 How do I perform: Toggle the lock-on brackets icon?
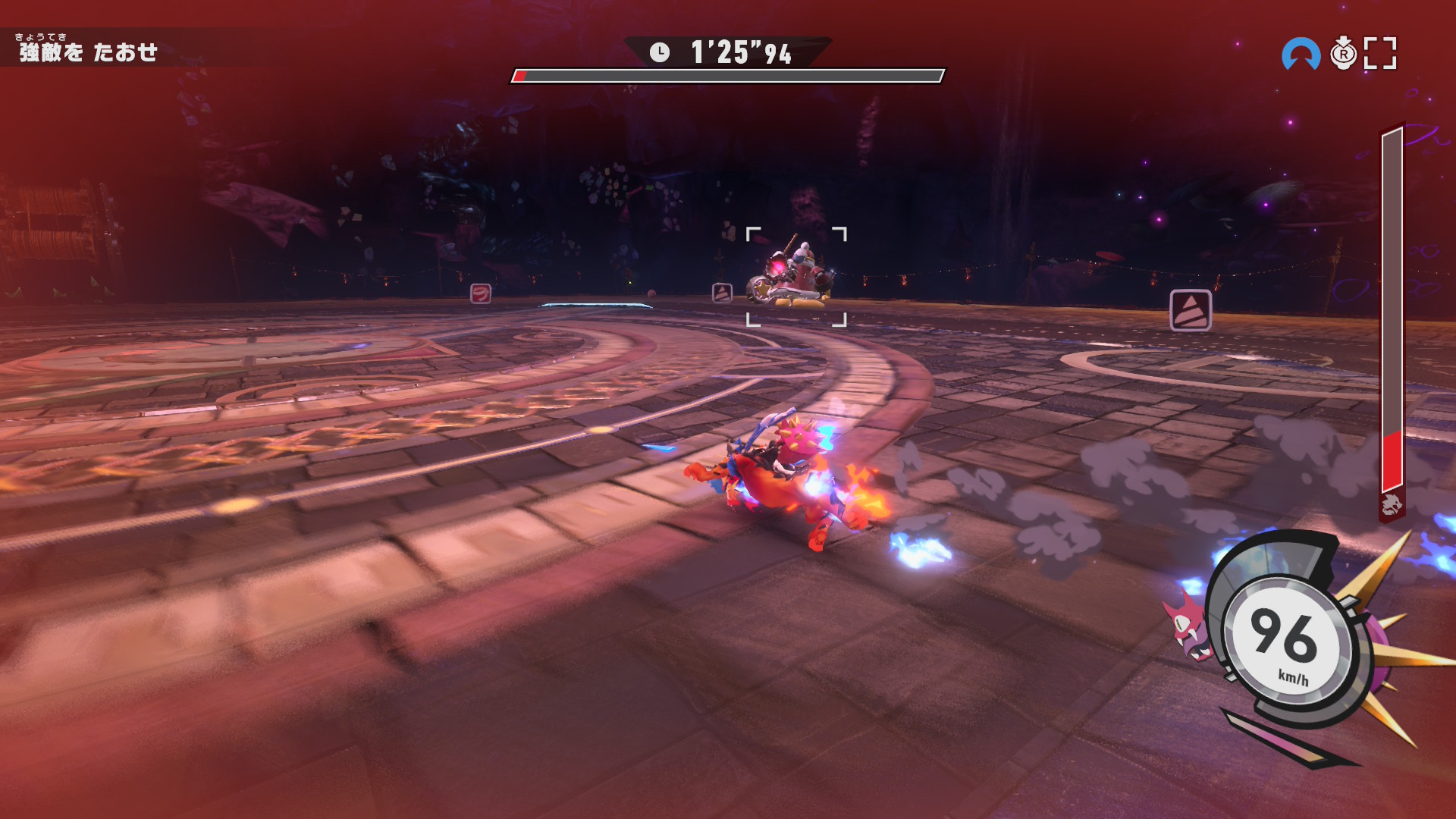coord(1380,54)
